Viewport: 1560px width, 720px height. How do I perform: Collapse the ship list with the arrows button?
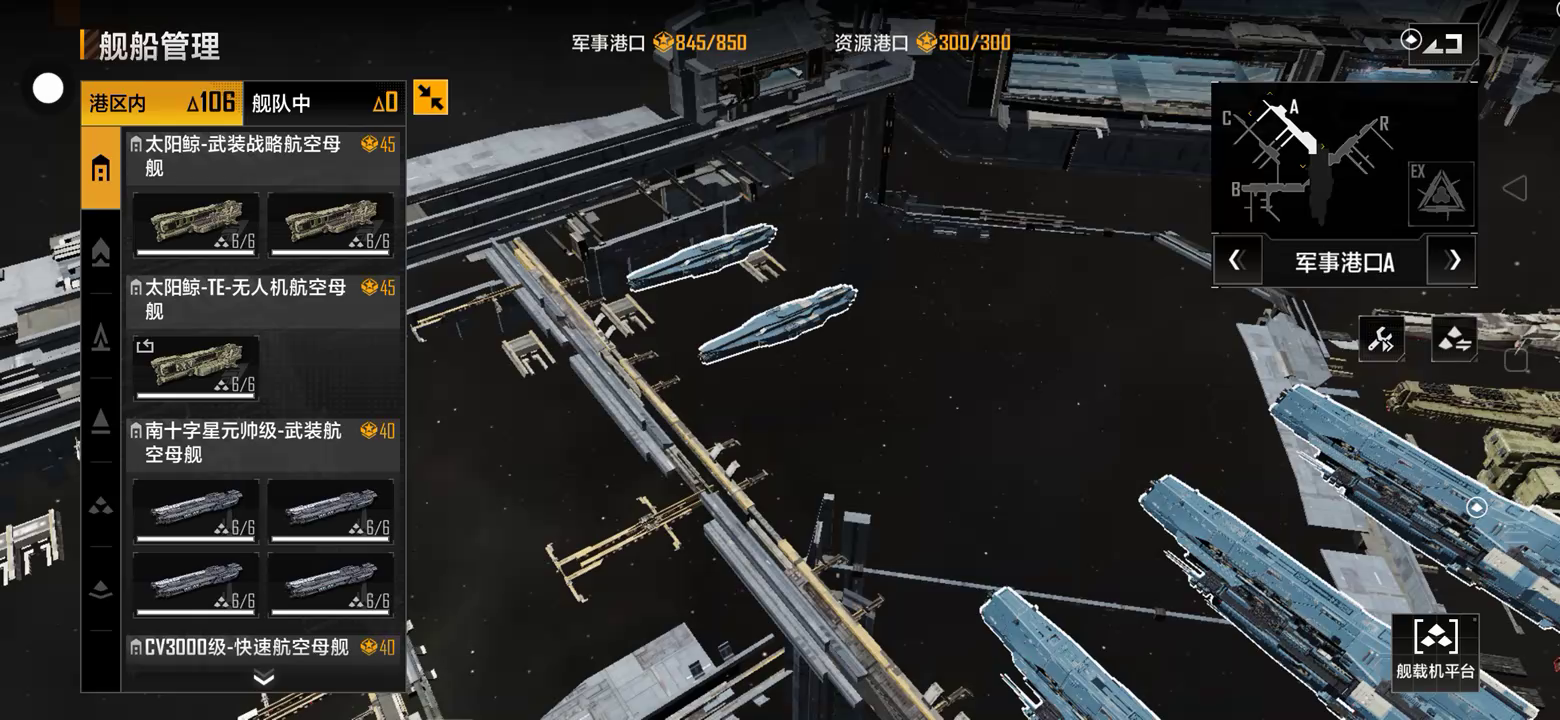[431, 97]
